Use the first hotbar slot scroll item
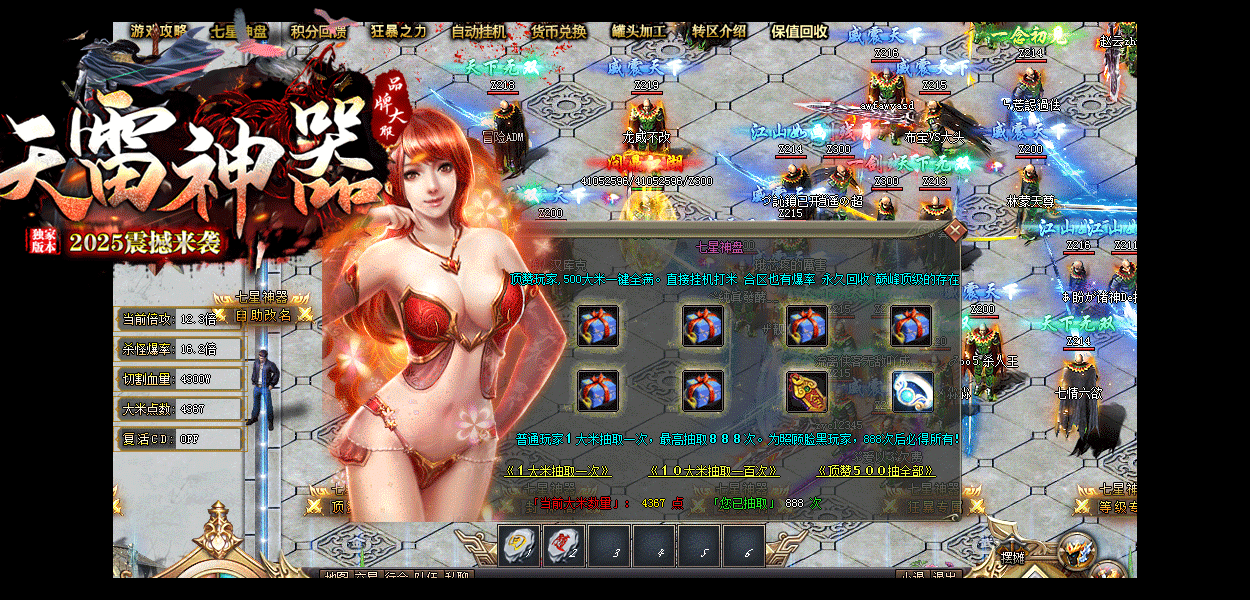The height and width of the screenshot is (600, 1250). pos(519,546)
